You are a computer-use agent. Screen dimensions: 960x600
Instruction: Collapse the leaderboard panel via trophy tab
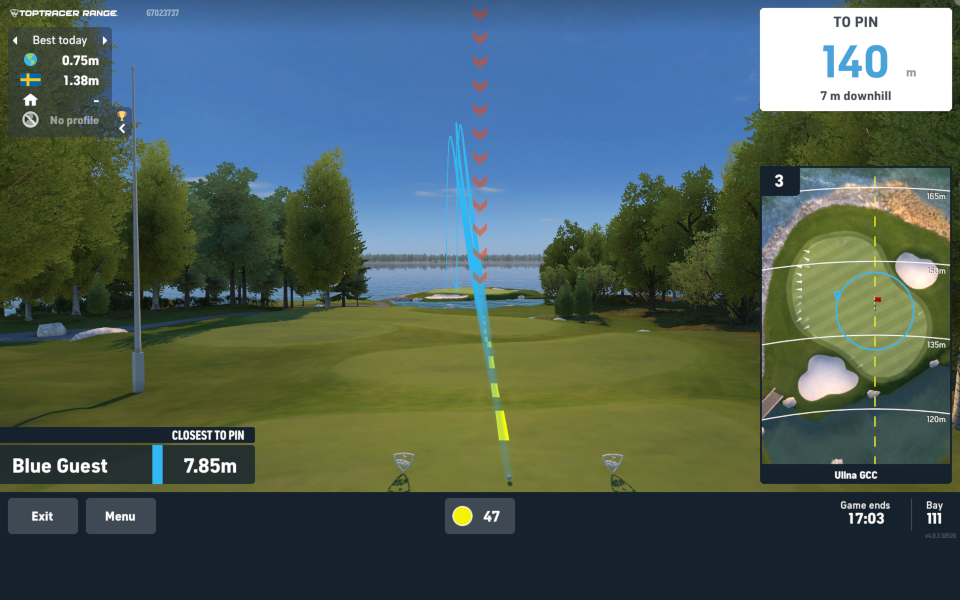pos(122,122)
